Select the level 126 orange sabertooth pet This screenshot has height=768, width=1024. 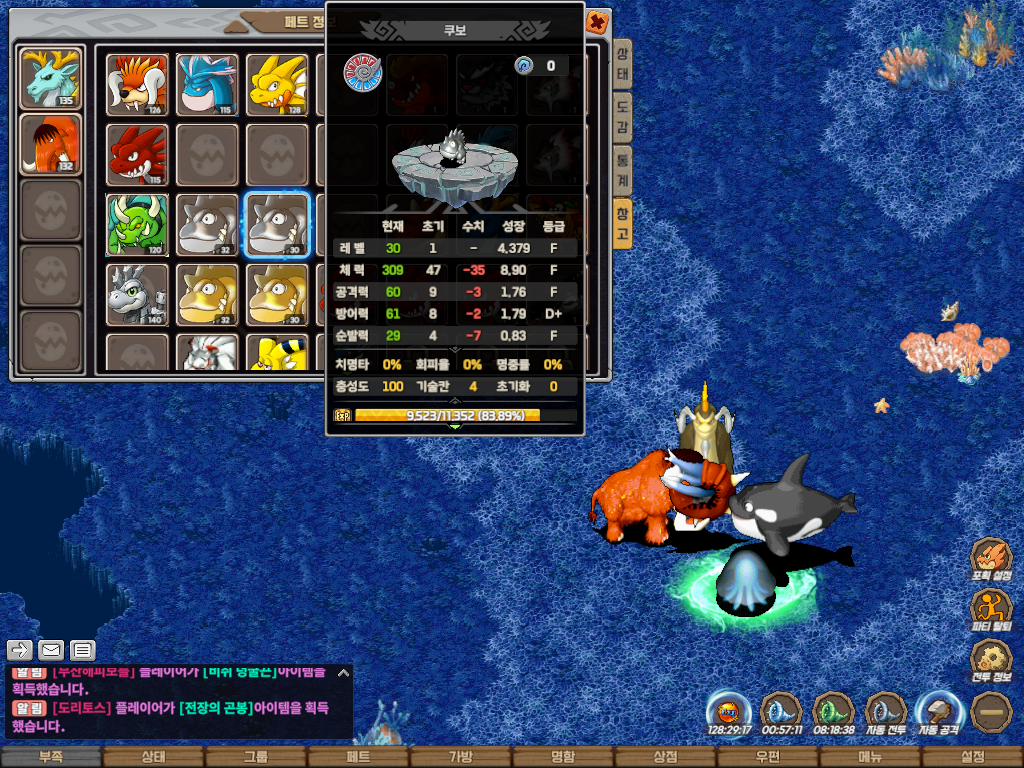pyautogui.click(x=137, y=84)
